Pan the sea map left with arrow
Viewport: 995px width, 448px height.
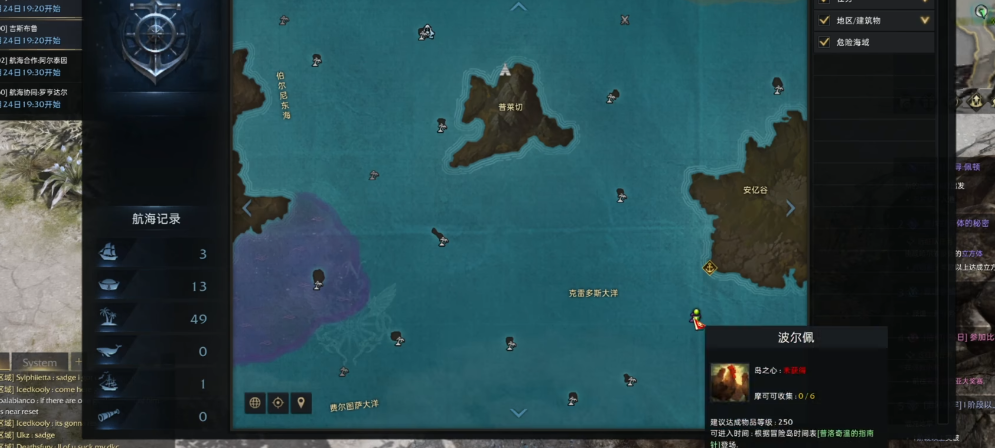click(x=247, y=208)
